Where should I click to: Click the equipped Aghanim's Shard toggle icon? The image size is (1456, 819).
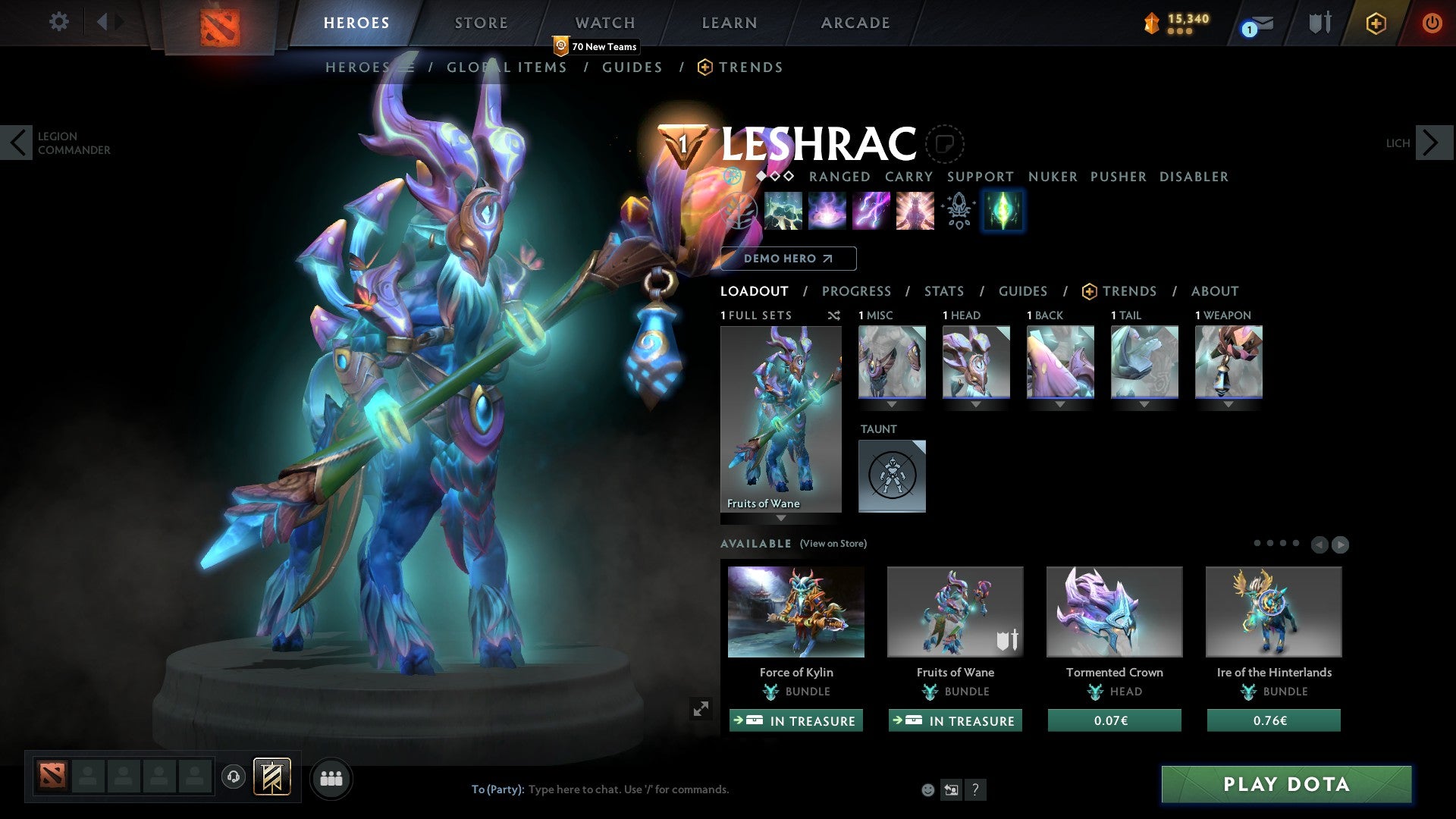point(1003,211)
